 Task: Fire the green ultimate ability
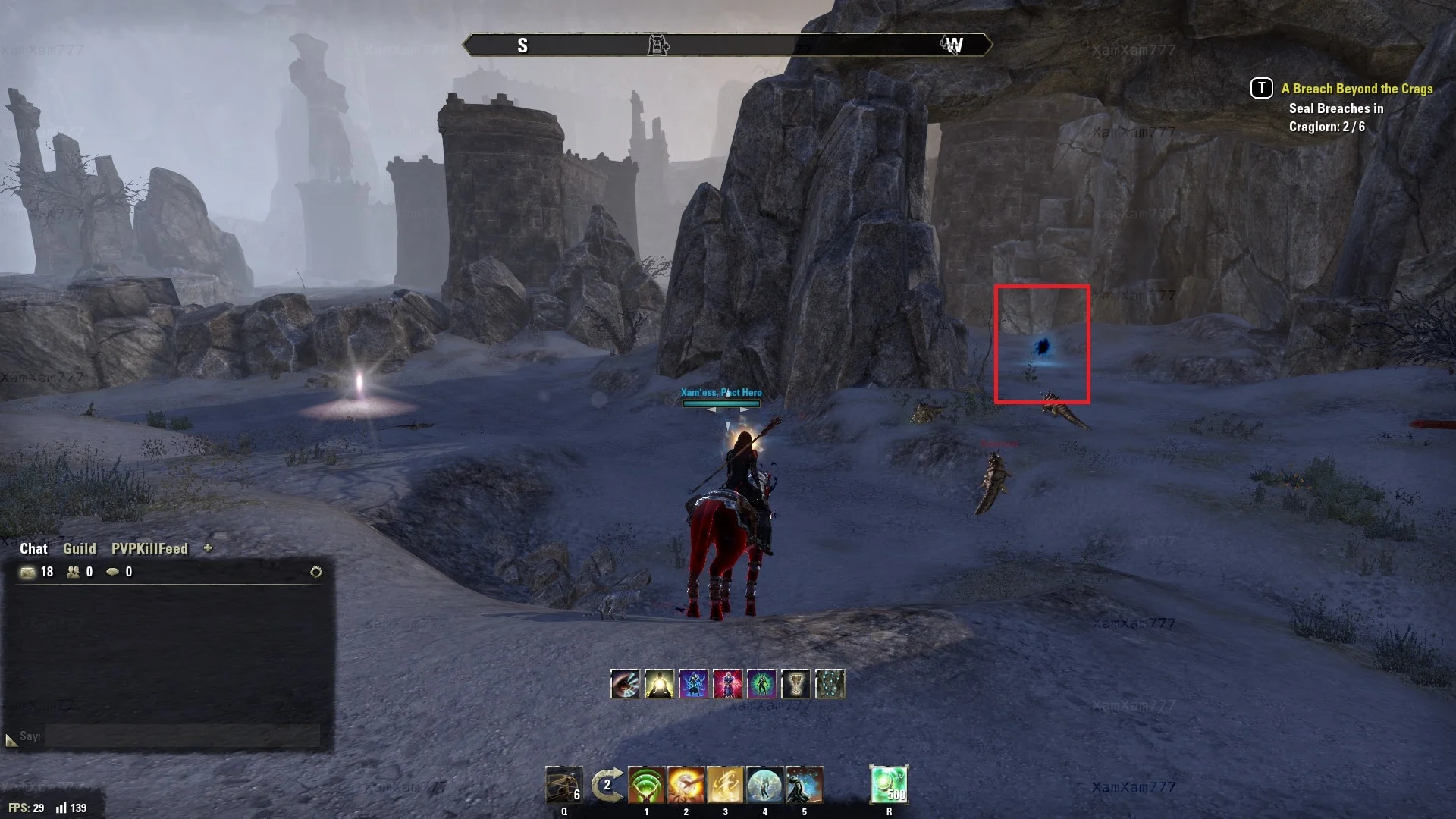click(889, 785)
